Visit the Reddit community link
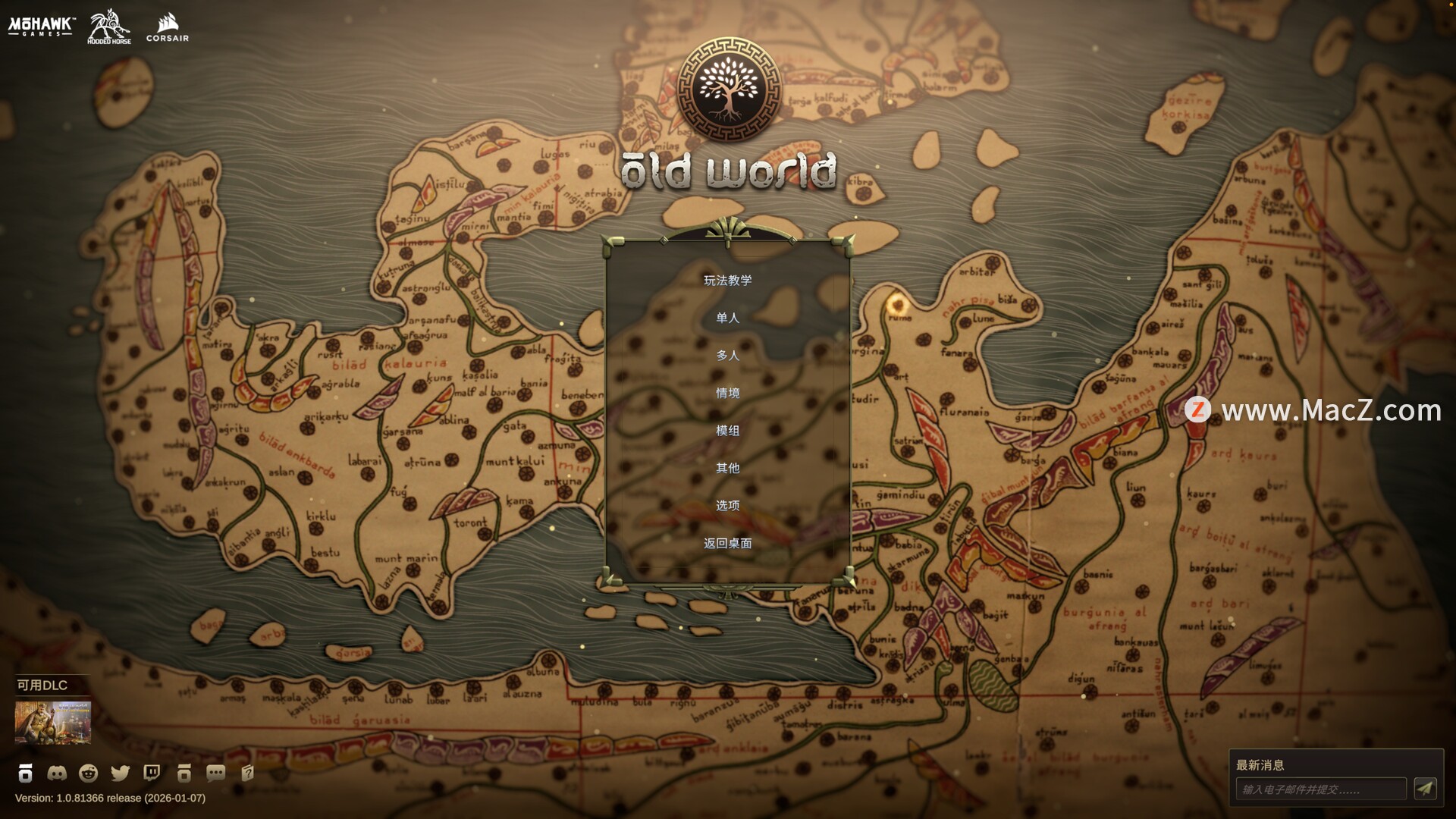Screen dimensions: 1456x819 [x=89, y=773]
